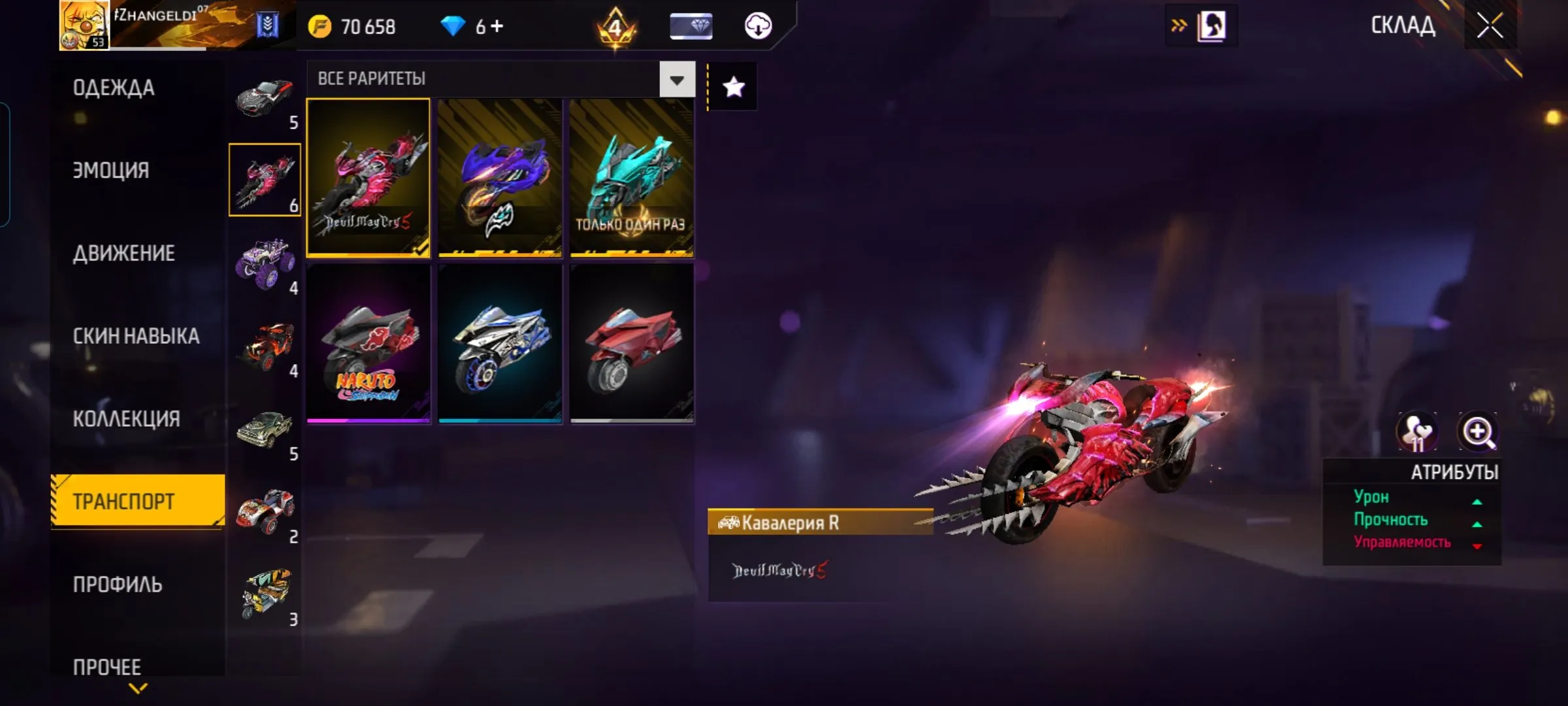
Task: Open the ВСЕ РАРИТЕТЫ rarity dropdown
Action: click(x=677, y=80)
